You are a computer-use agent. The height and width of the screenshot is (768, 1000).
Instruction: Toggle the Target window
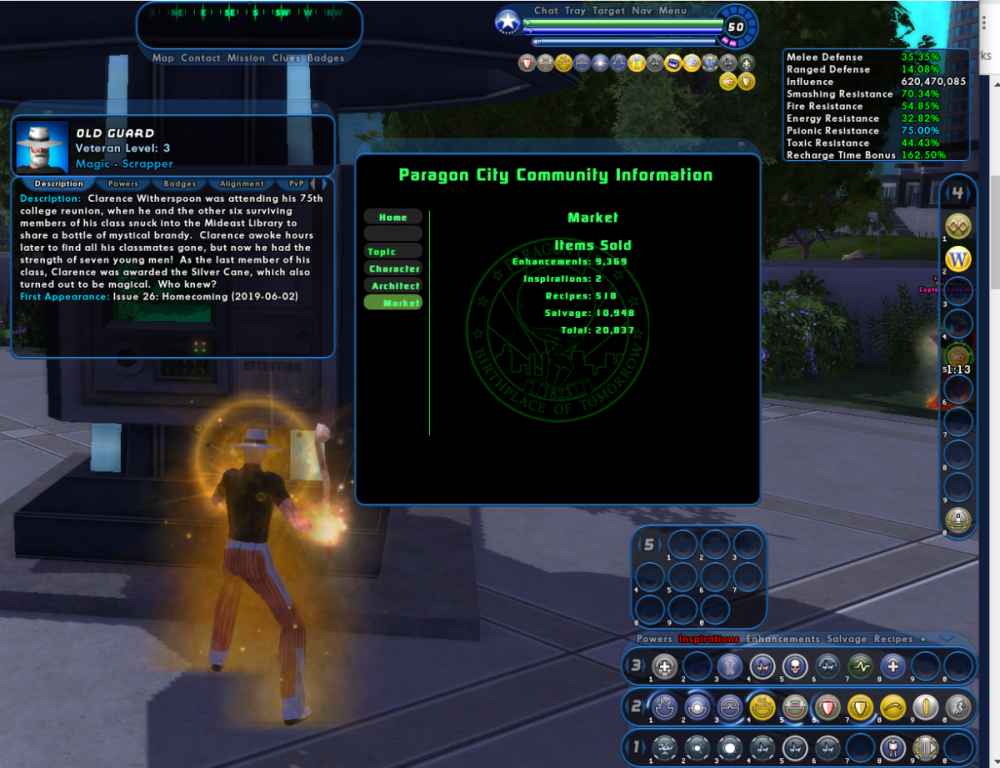click(x=608, y=11)
